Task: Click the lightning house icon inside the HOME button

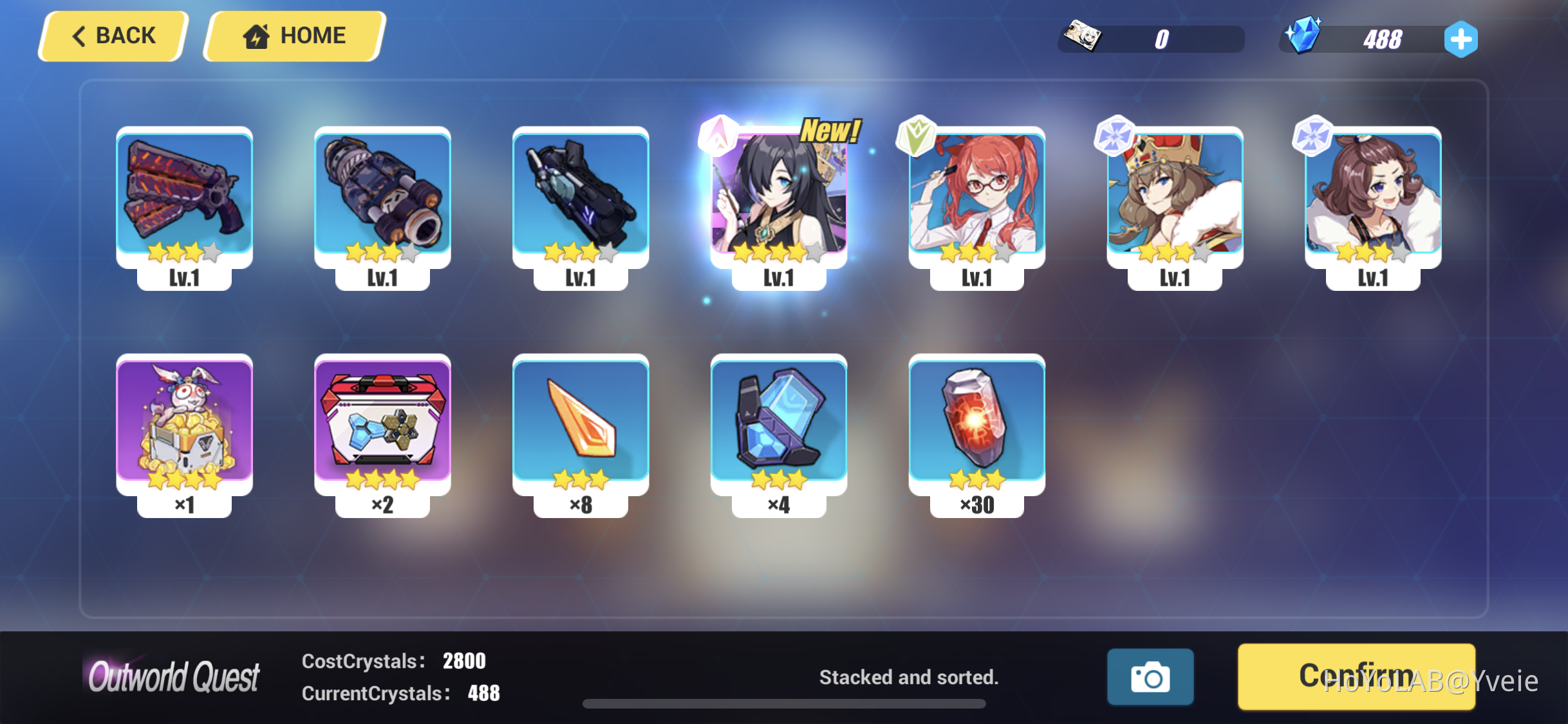Action: (x=256, y=35)
